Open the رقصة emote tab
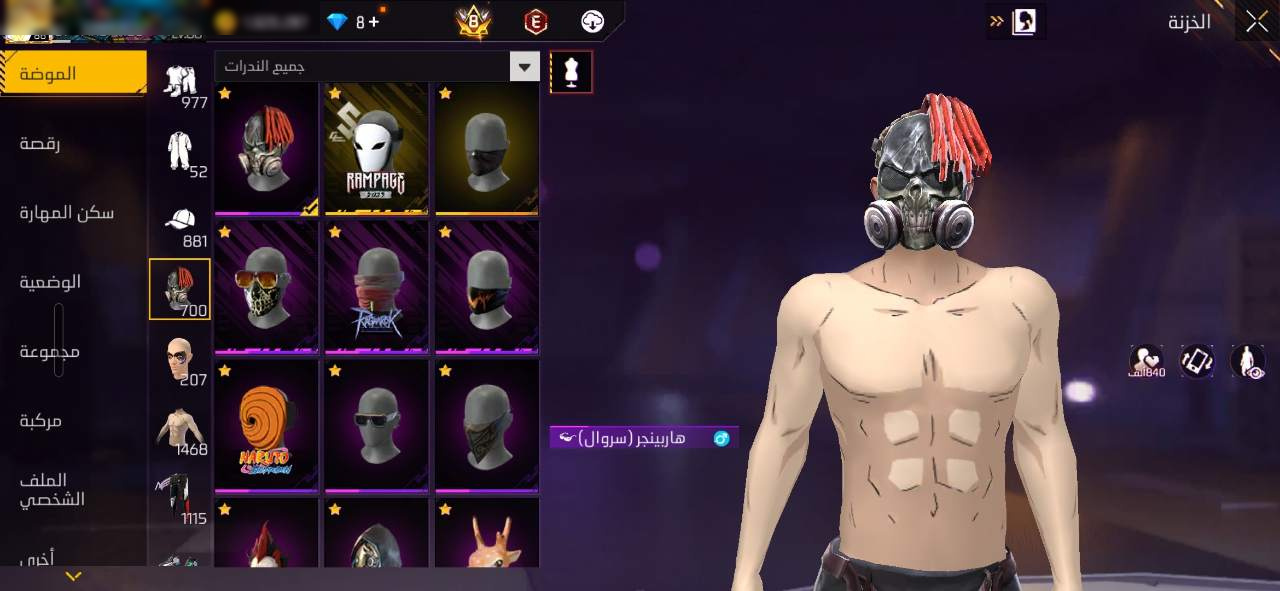 point(40,144)
